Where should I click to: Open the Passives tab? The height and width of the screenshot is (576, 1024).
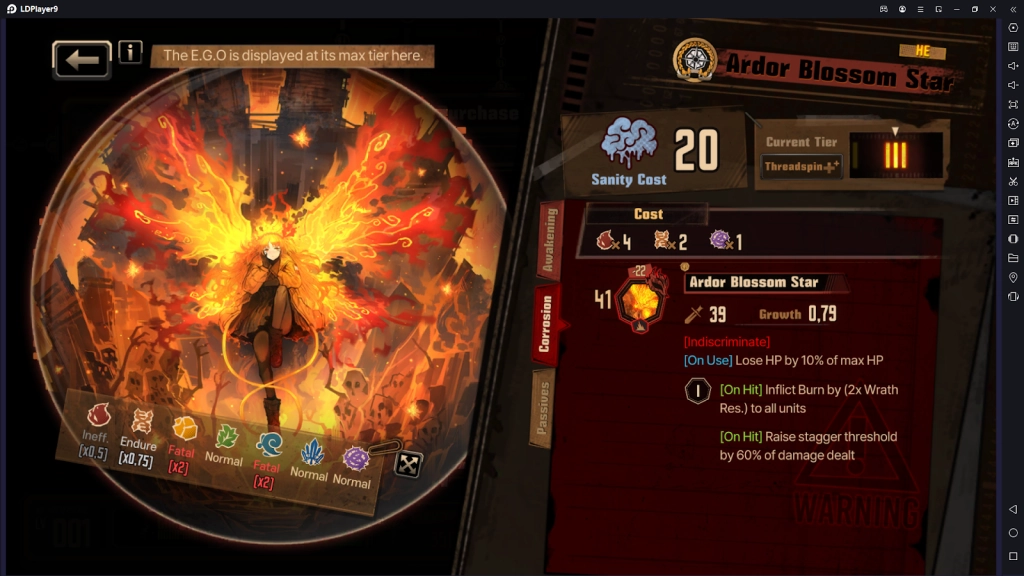542,406
